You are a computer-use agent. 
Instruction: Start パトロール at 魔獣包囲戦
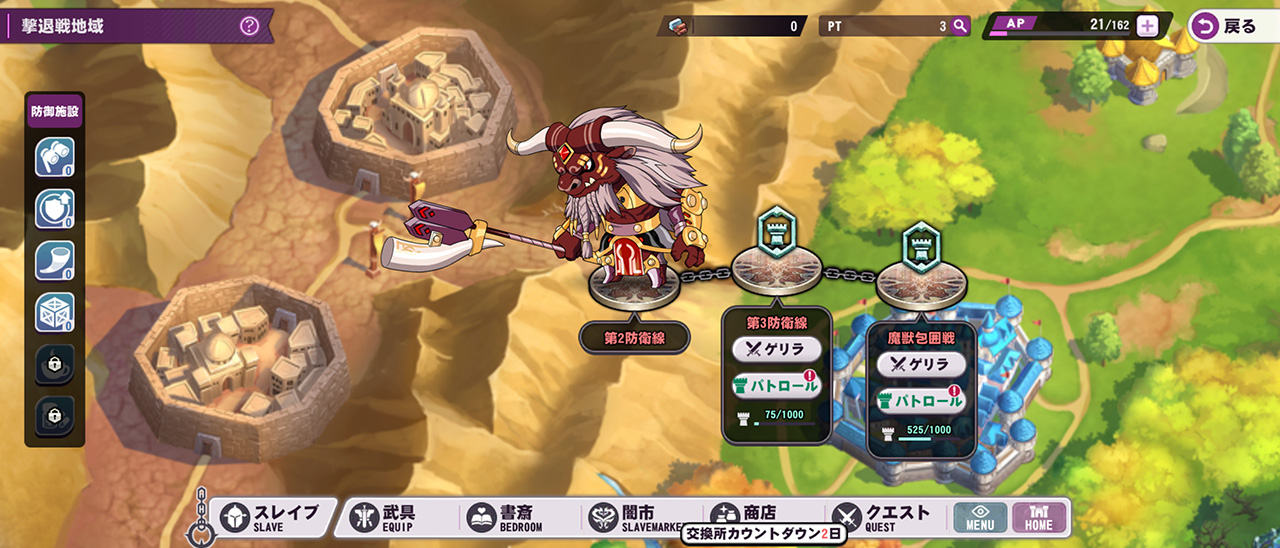(921, 400)
